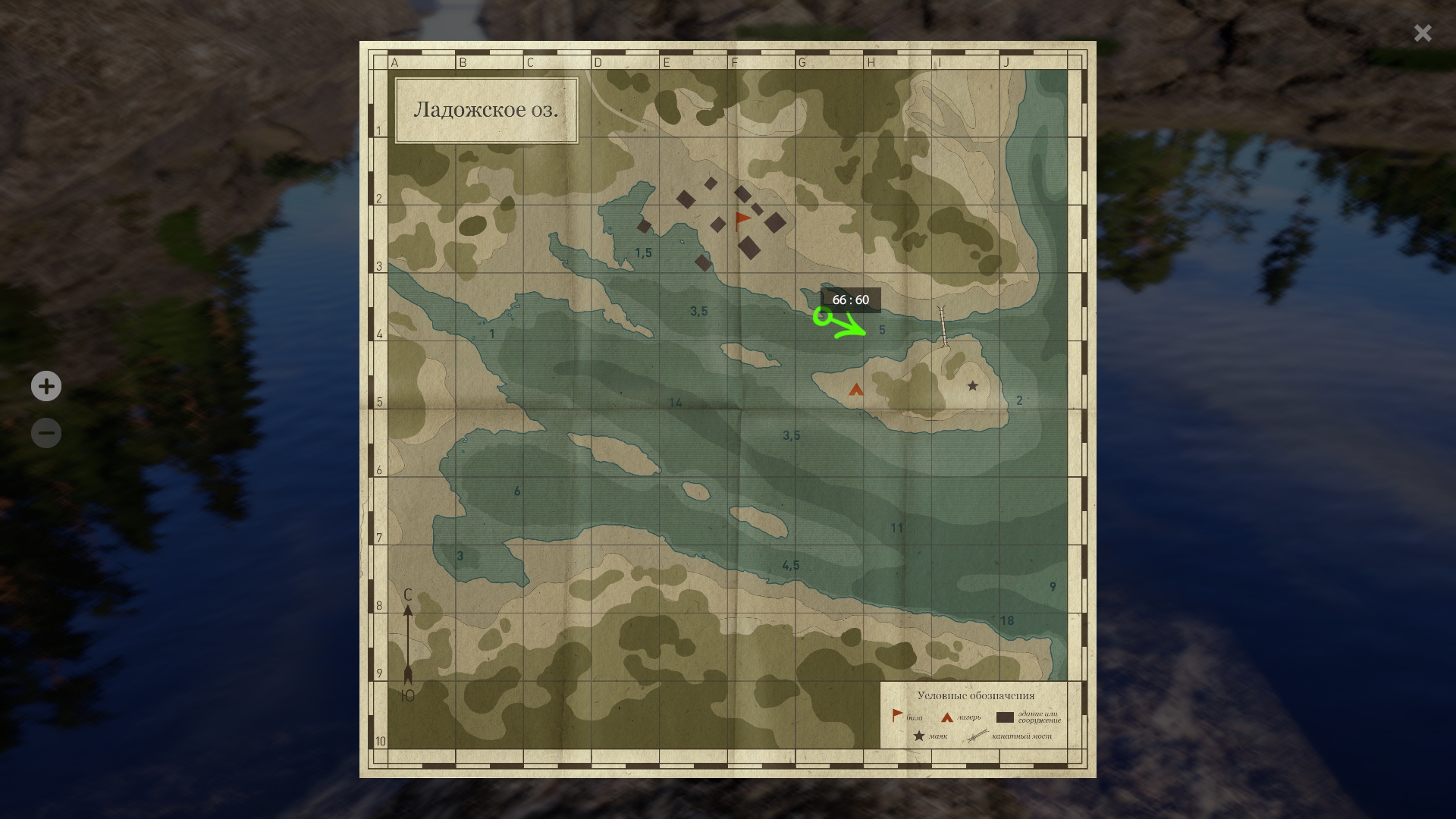1456x819 pixels.
Task: Click the green player position circle
Action: [x=821, y=316]
